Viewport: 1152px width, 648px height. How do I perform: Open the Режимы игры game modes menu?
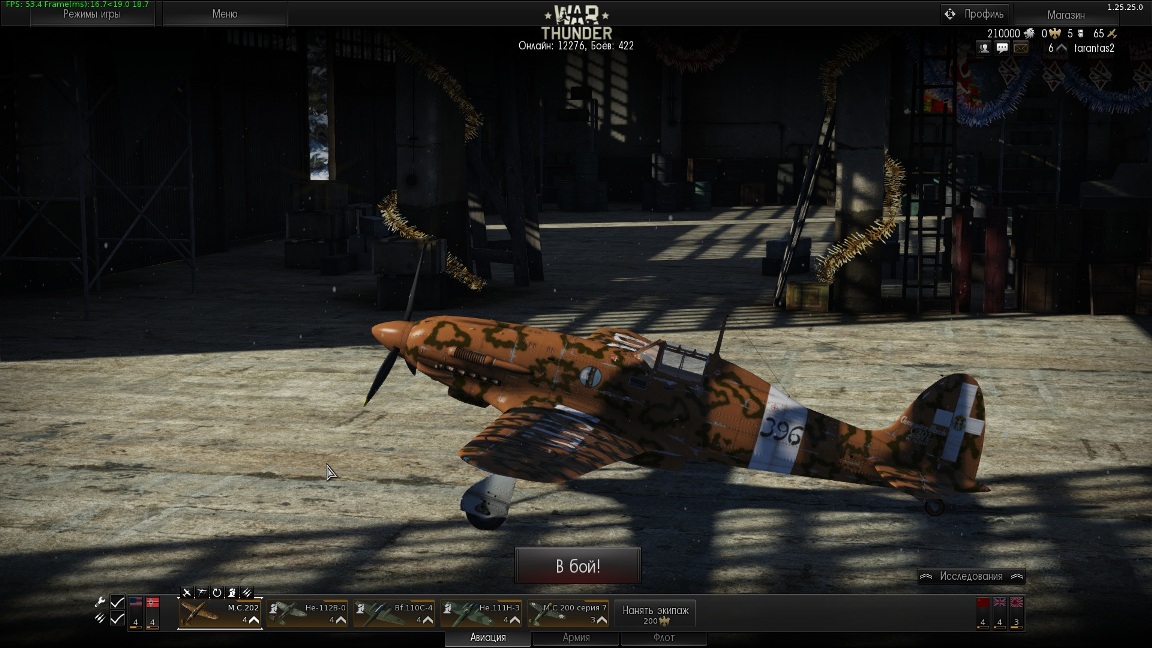click(91, 14)
